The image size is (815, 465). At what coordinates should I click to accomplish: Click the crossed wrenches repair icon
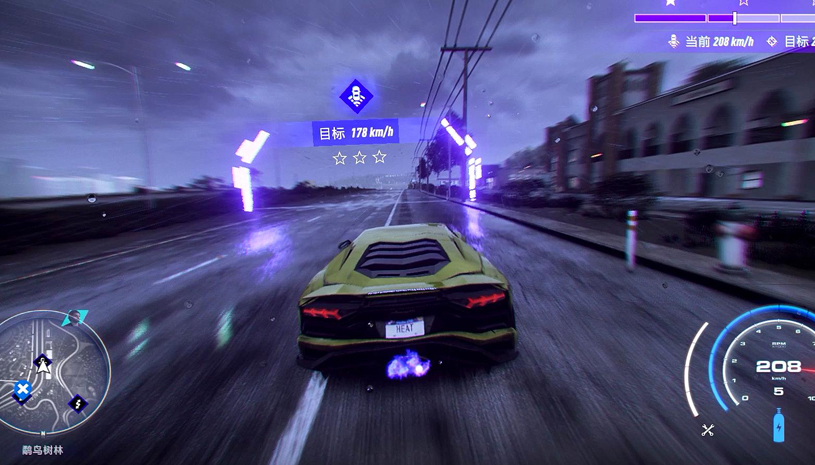[x=708, y=430]
